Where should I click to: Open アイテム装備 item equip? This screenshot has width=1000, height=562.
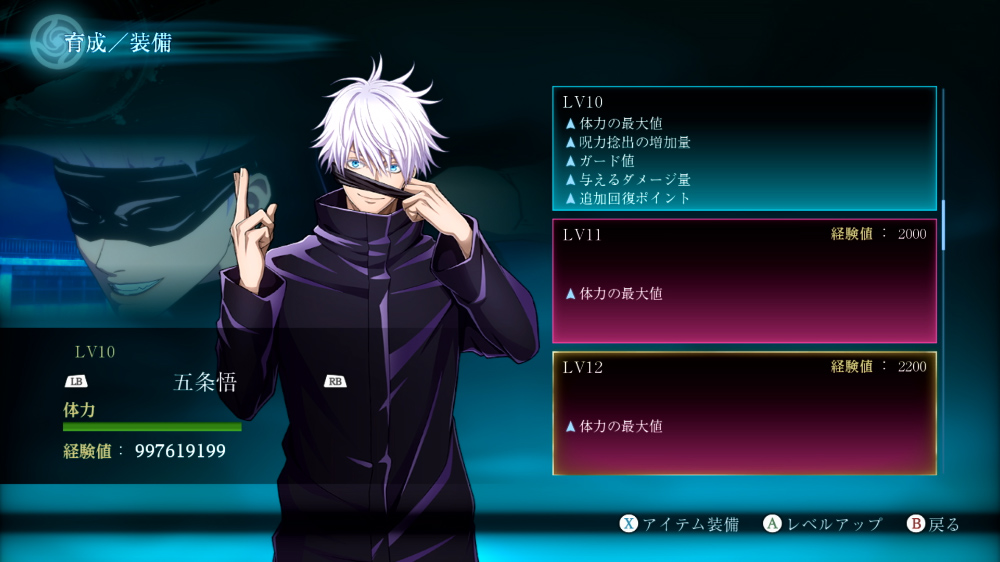pos(679,524)
